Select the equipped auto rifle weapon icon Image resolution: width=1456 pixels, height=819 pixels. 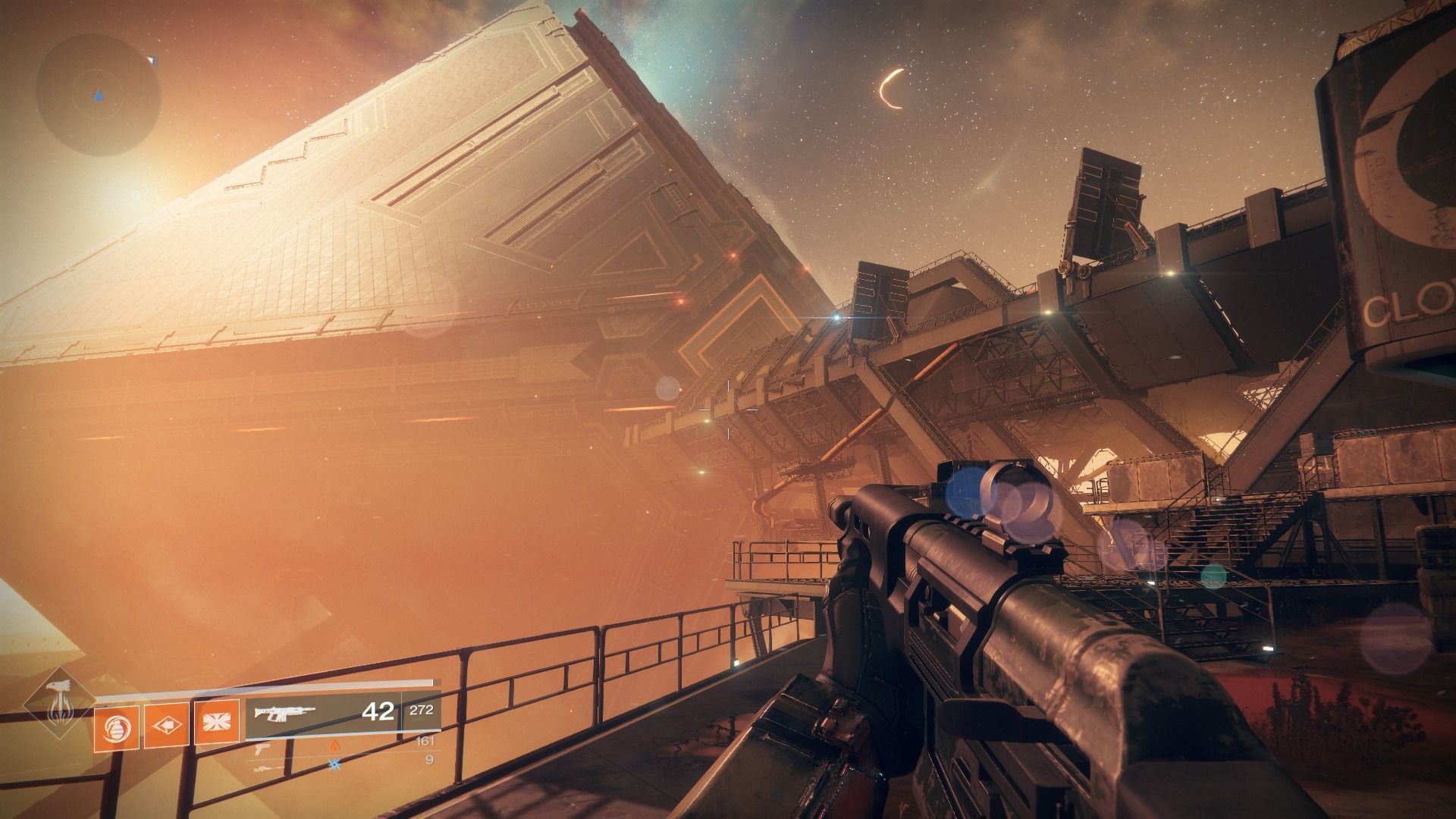284,713
